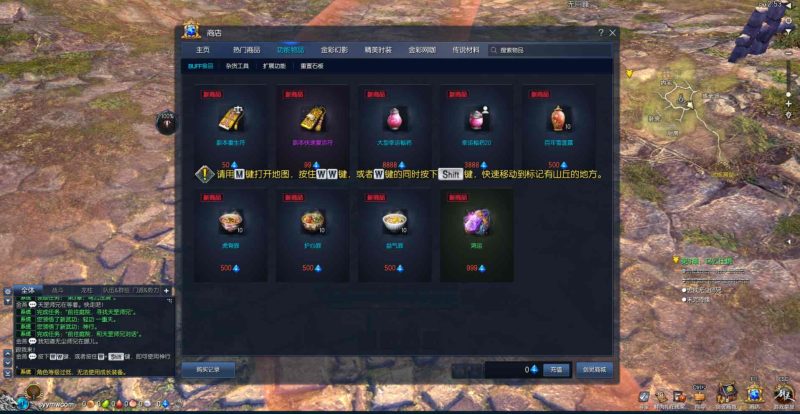Open the 传说材料 tab
The width and height of the screenshot is (800, 414).
[465, 49]
